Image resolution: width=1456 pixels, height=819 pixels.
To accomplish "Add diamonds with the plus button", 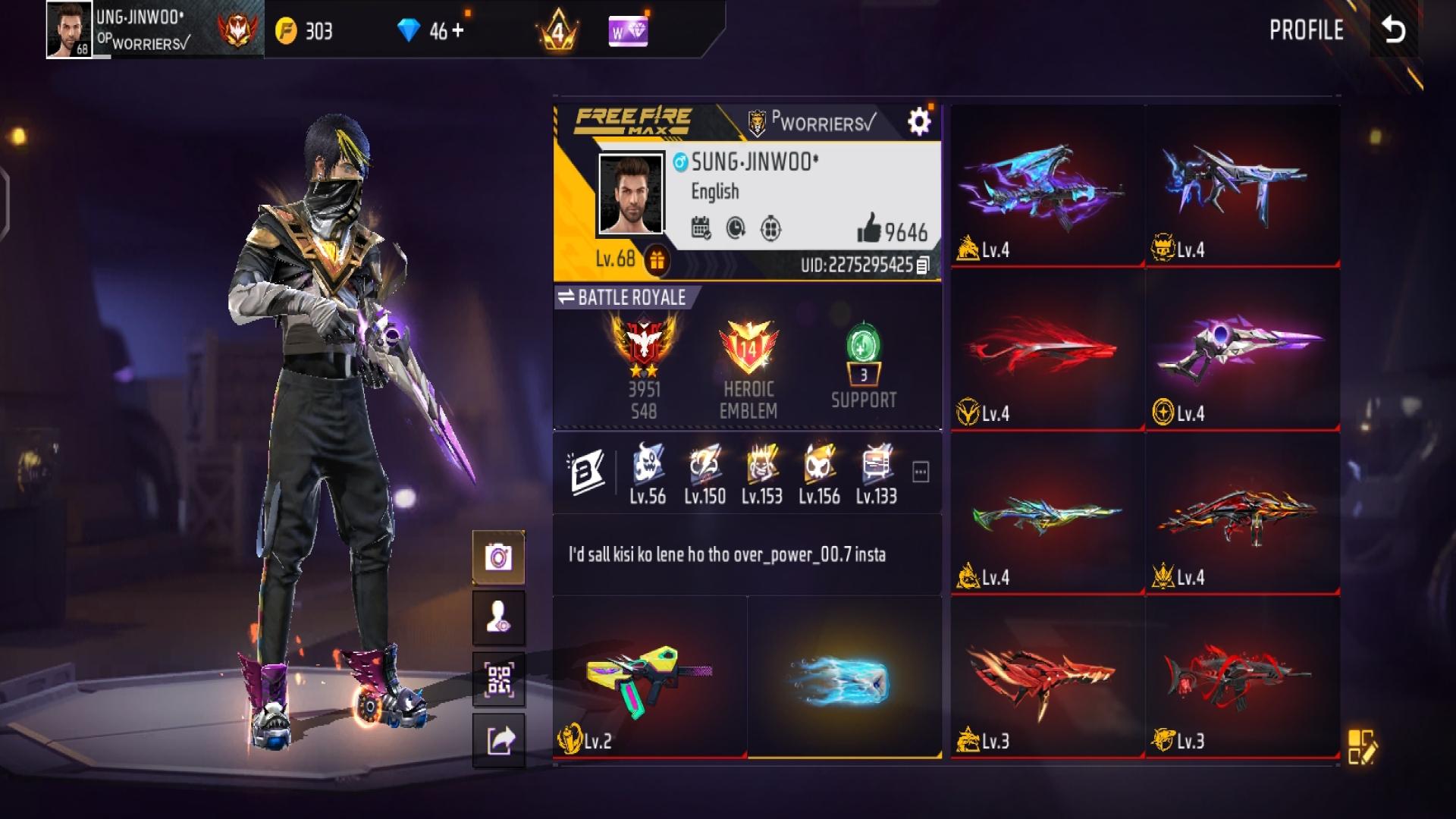I will 457,31.
